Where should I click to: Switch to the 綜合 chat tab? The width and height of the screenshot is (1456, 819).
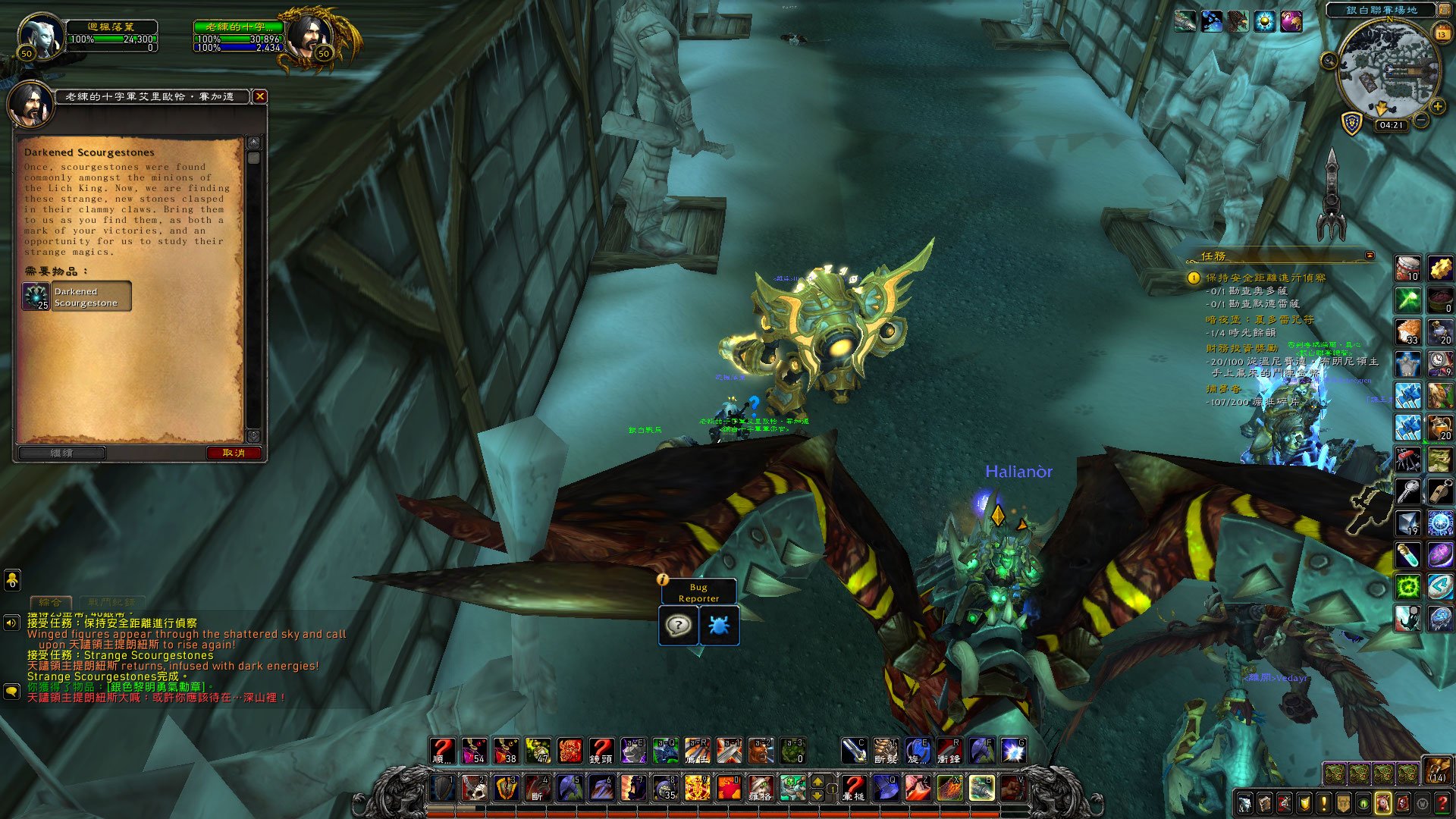[x=51, y=602]
